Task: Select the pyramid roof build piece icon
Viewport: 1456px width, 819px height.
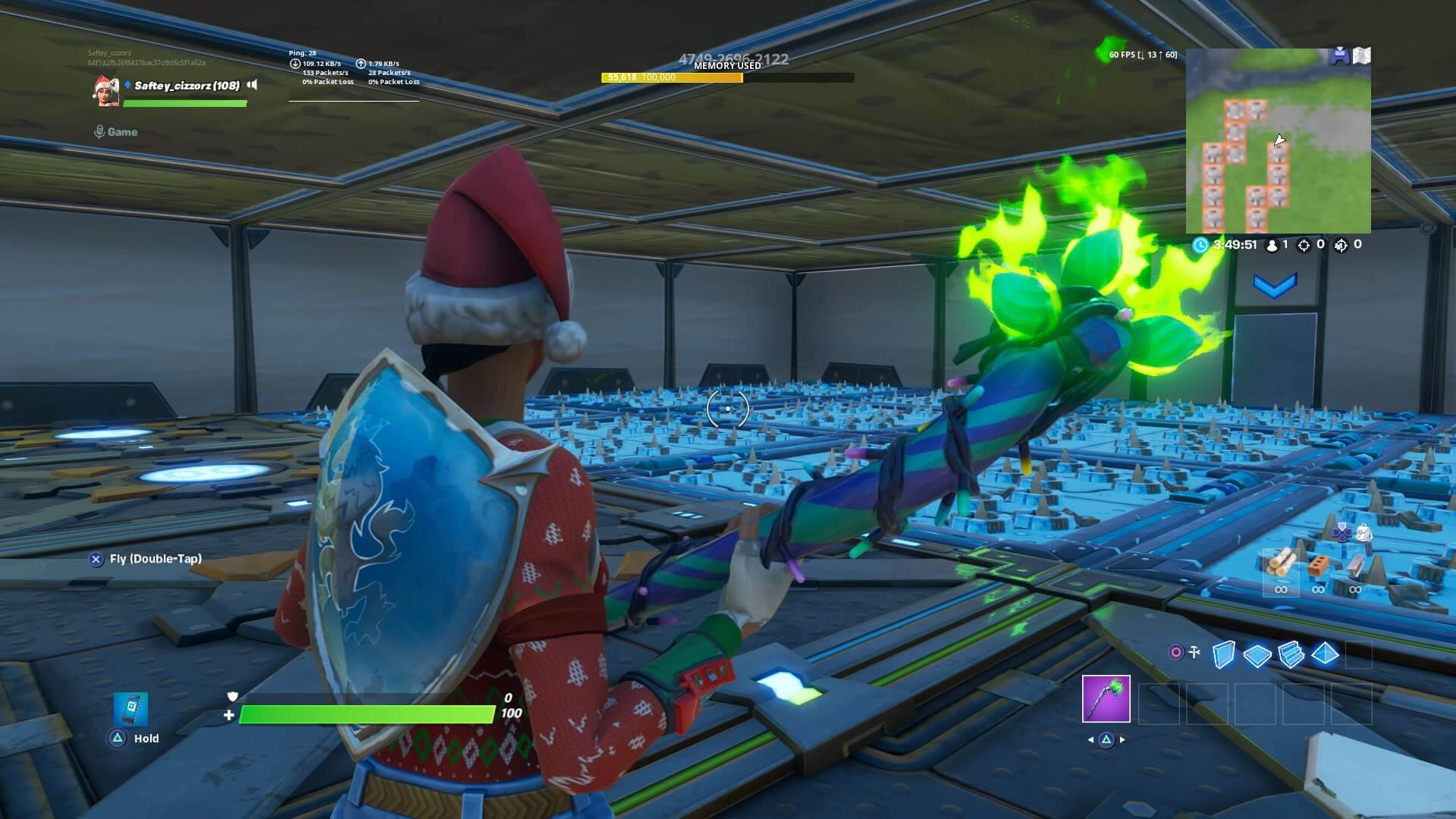Action: 1325,653
